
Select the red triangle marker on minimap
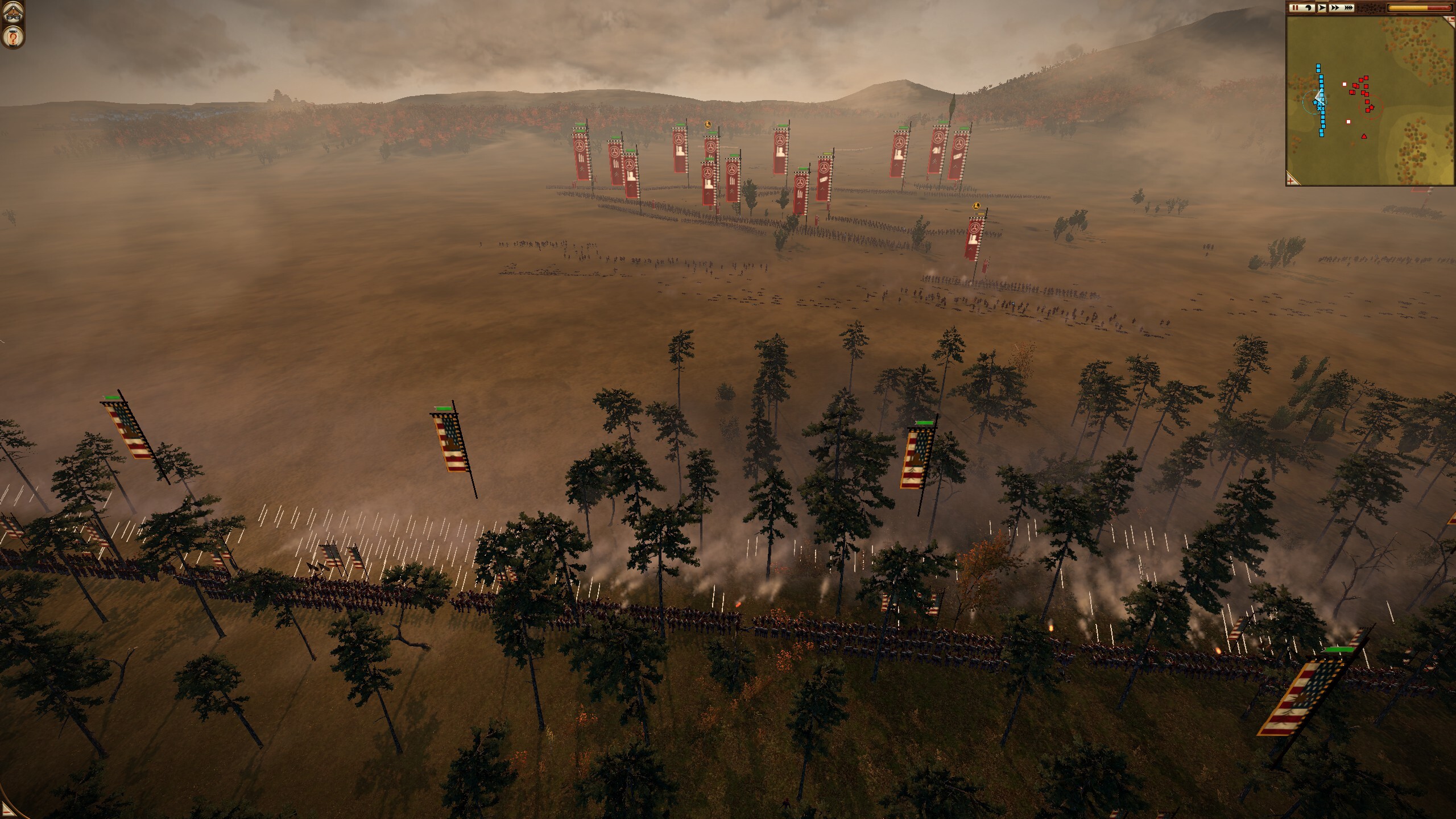tap(1364, 136)
